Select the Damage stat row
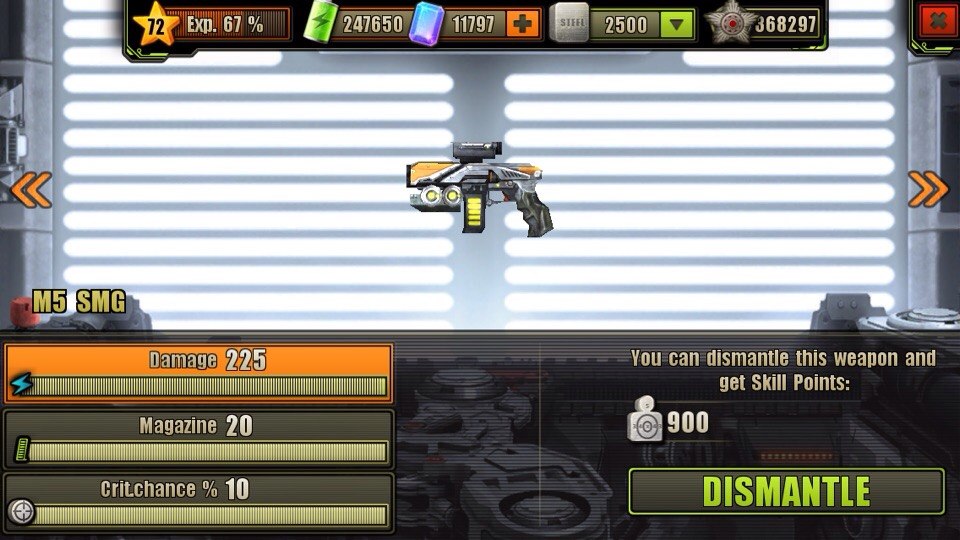 coord(198,373)
